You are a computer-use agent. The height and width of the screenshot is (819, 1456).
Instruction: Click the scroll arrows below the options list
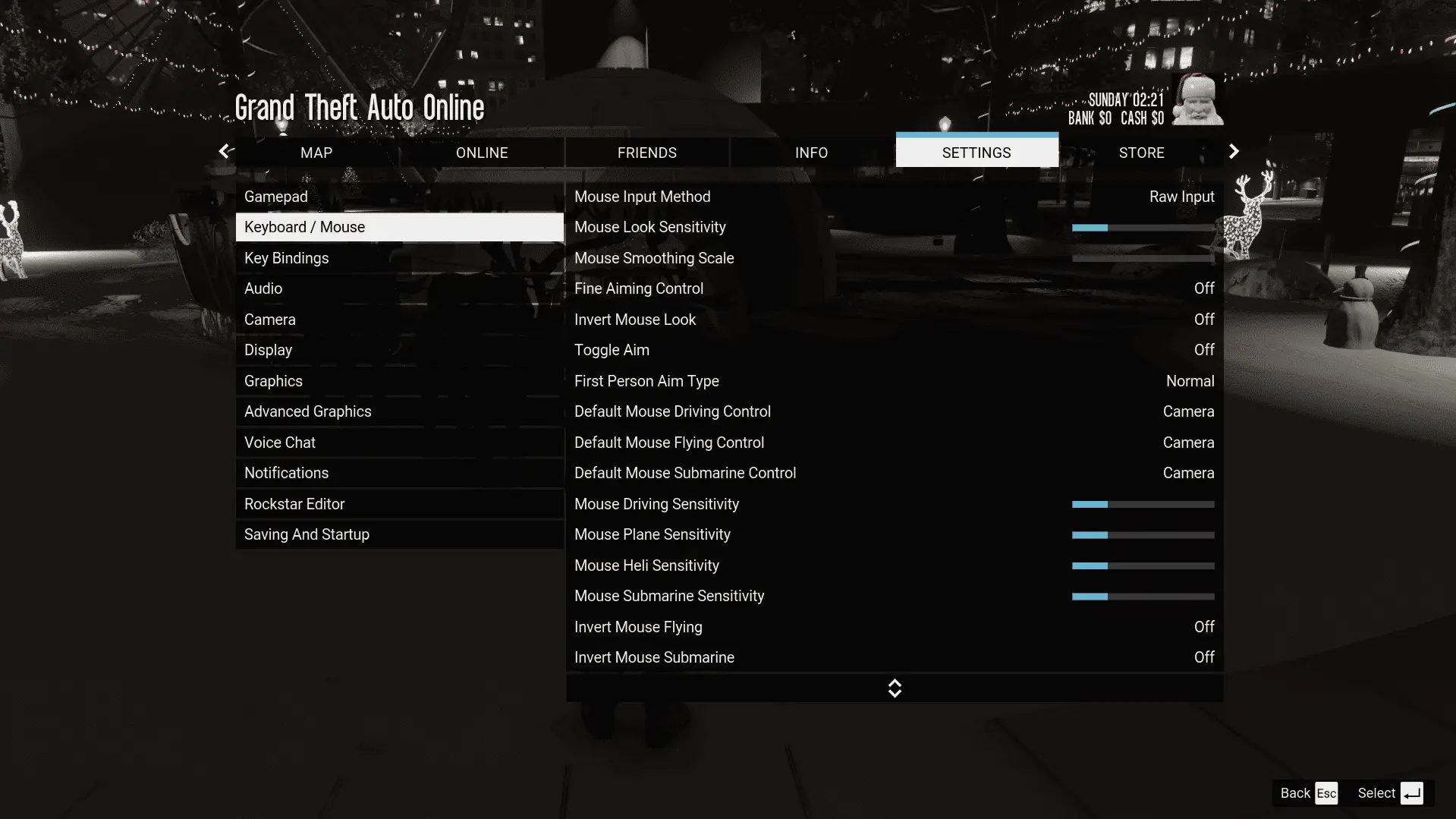point(895,688)
